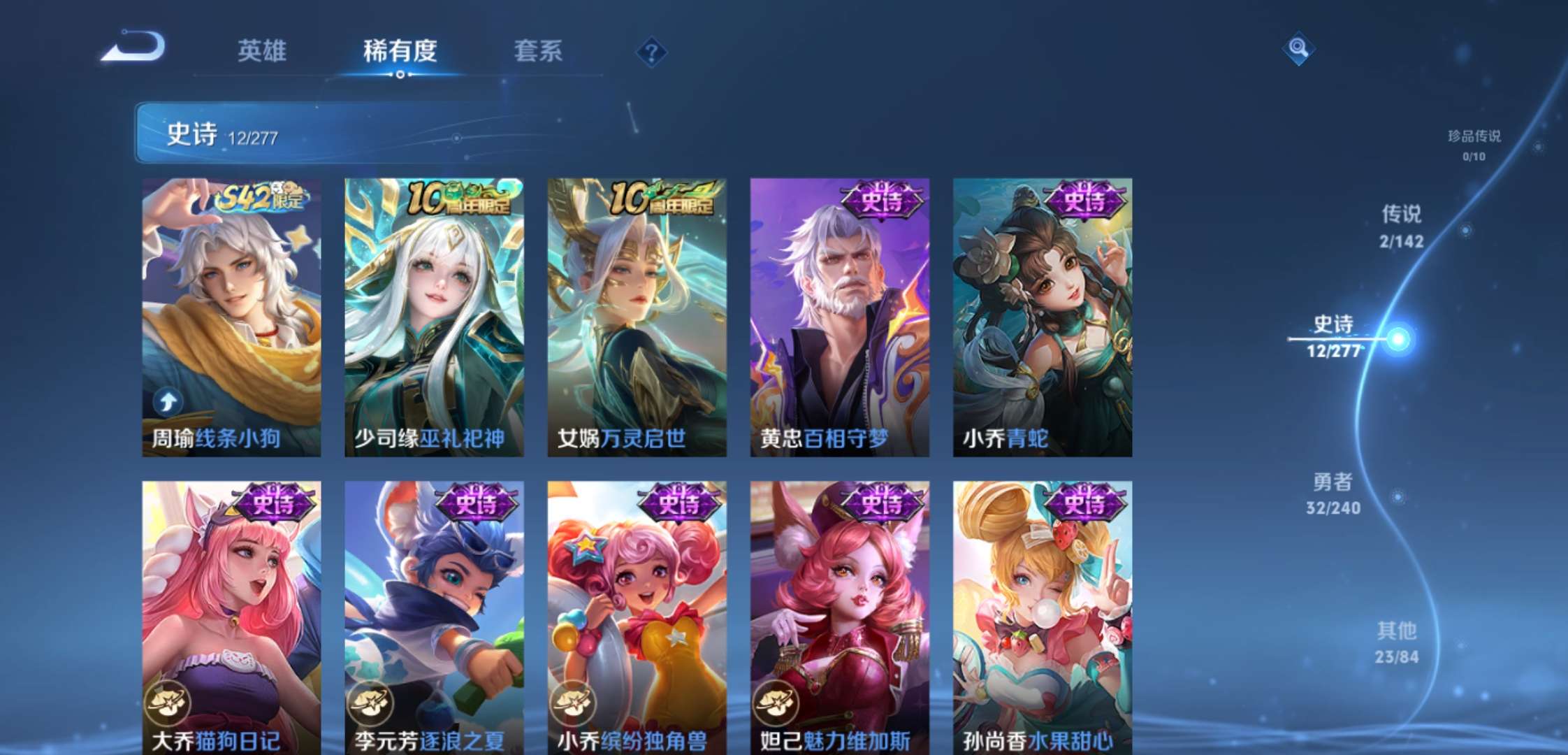Viewport: 1568px width, 755px height.
Task: Switch to the 英雄 tab
Action: 262,51
